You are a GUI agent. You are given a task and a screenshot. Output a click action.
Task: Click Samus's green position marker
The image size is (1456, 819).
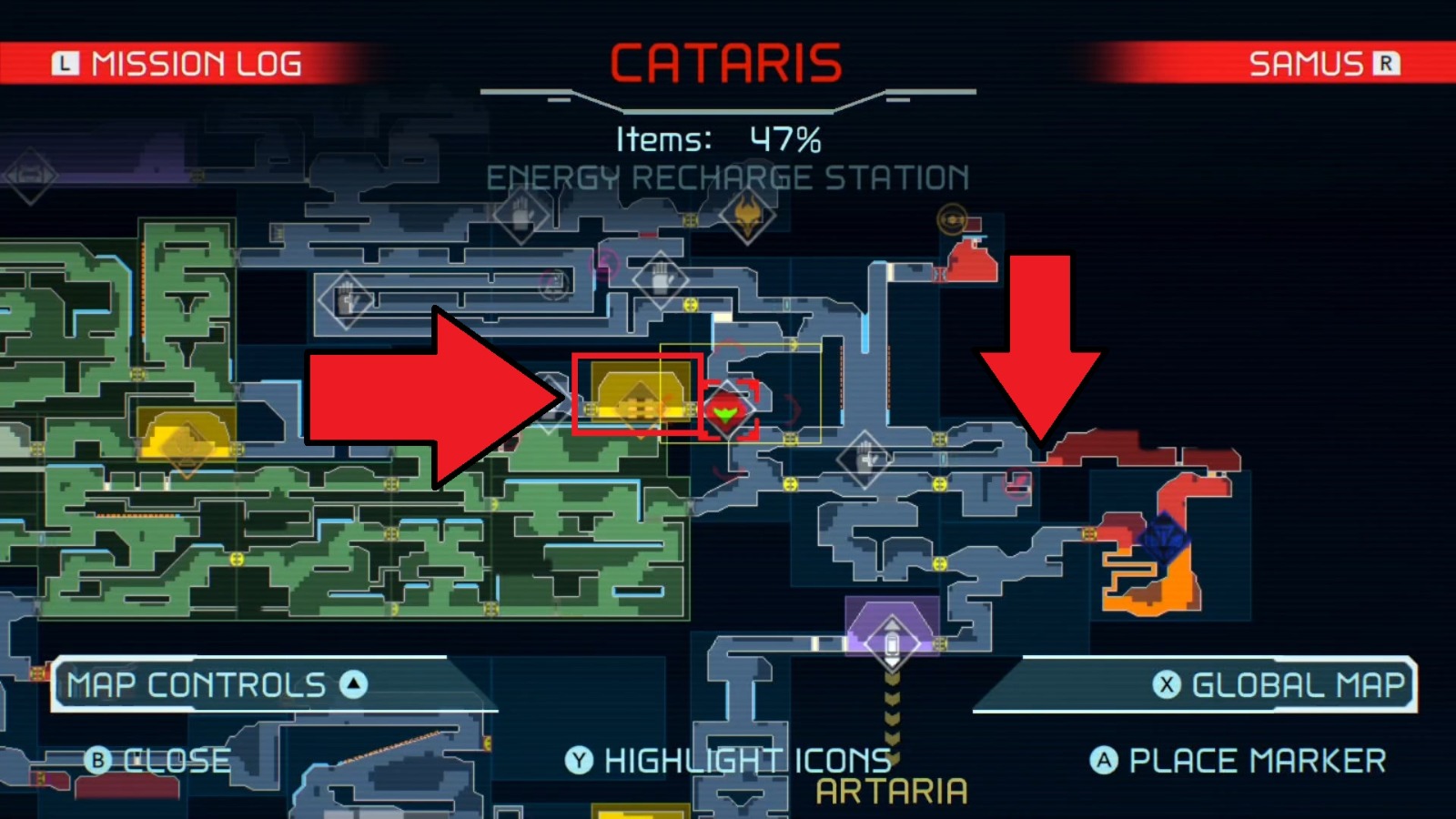click(728, 414)
